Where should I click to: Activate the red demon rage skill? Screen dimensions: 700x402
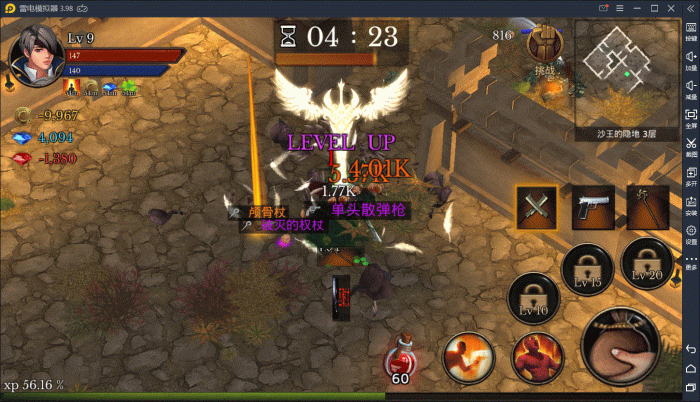(537, 358)
